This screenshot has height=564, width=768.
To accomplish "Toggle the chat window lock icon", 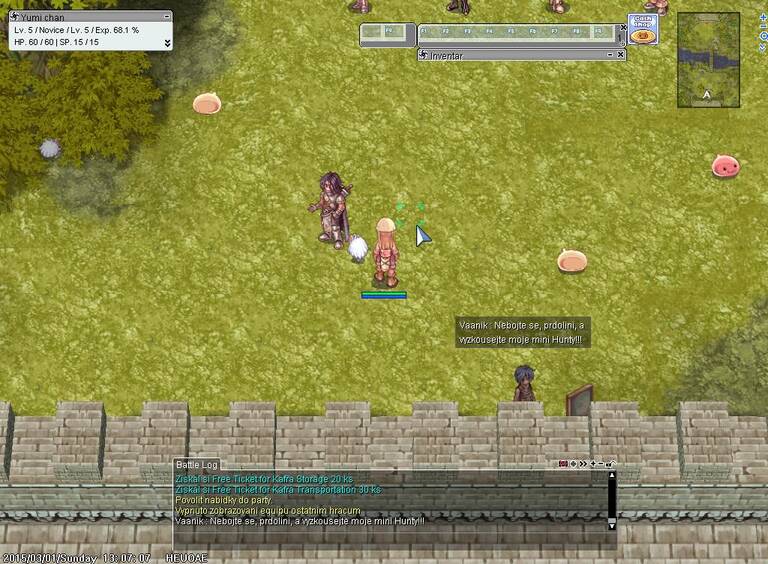I will point(610,464).
